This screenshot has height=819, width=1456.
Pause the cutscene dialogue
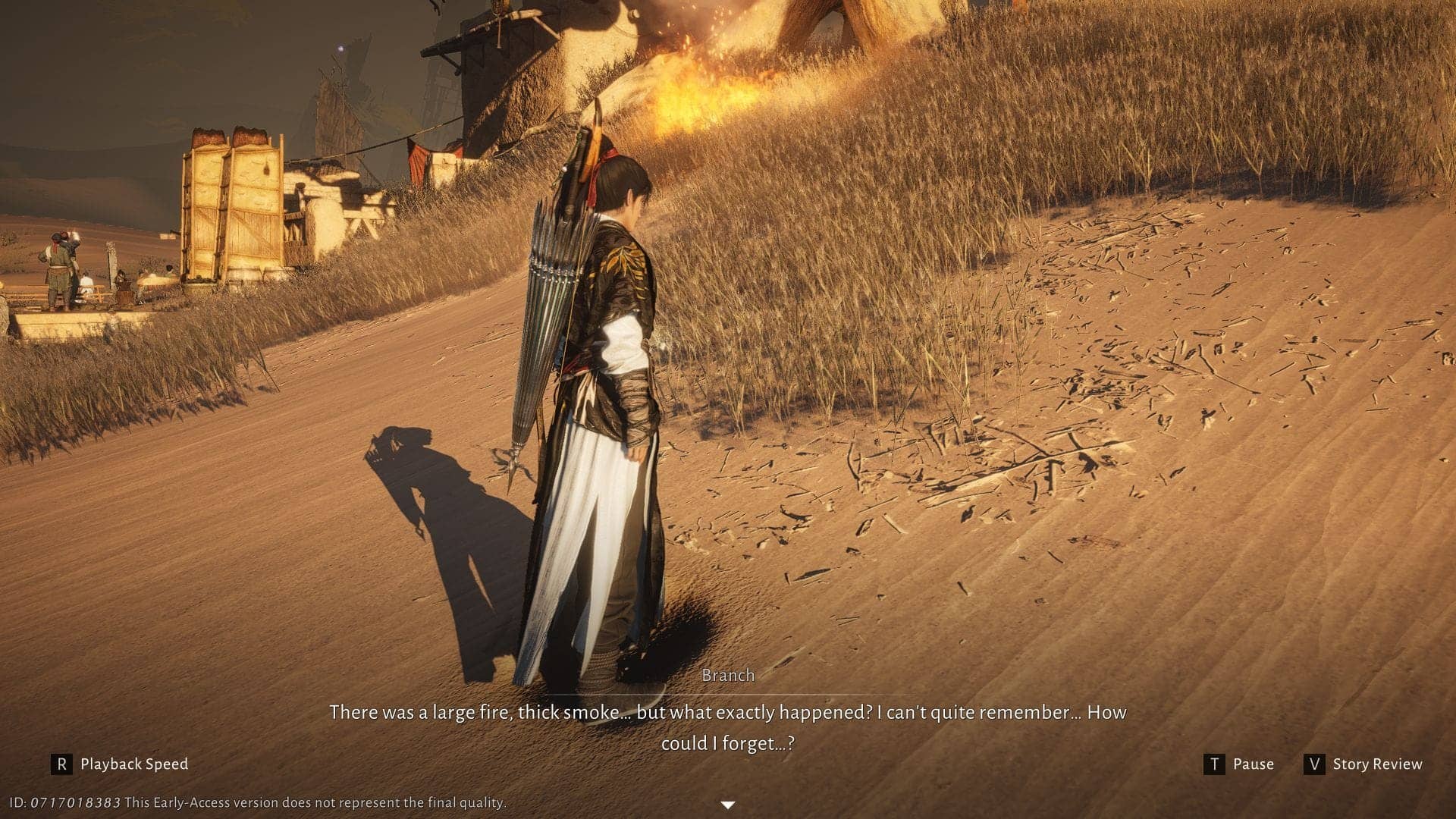tap(1239, 764)
